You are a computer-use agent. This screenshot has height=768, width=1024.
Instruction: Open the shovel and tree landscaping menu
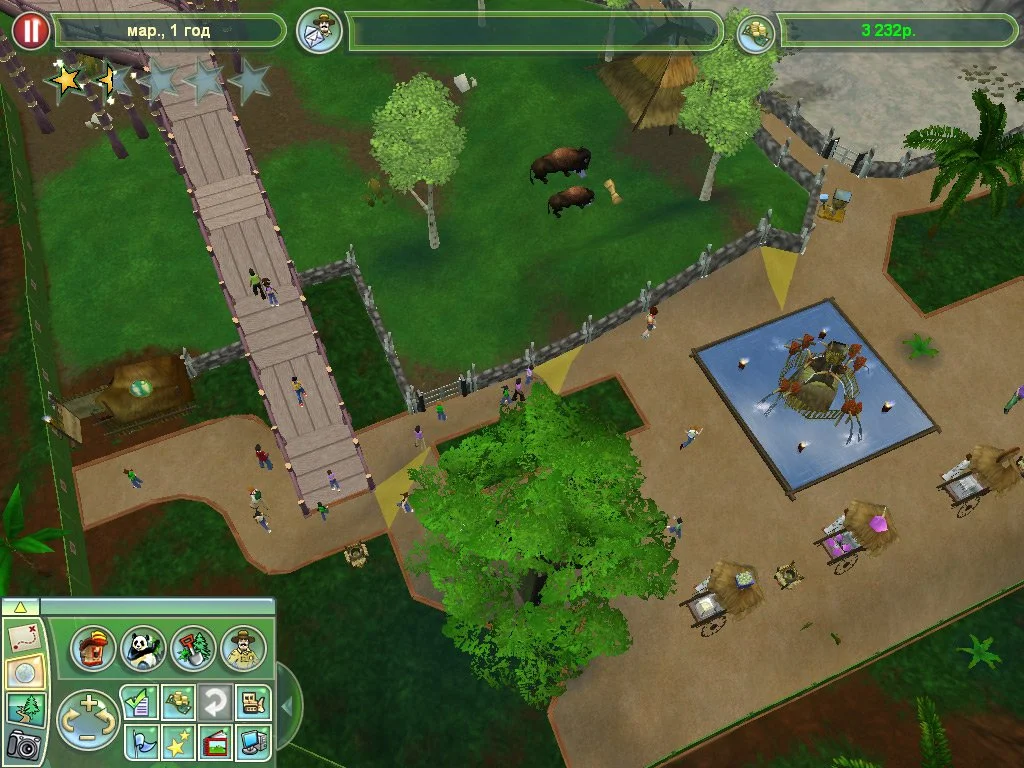tap(192, 649)
